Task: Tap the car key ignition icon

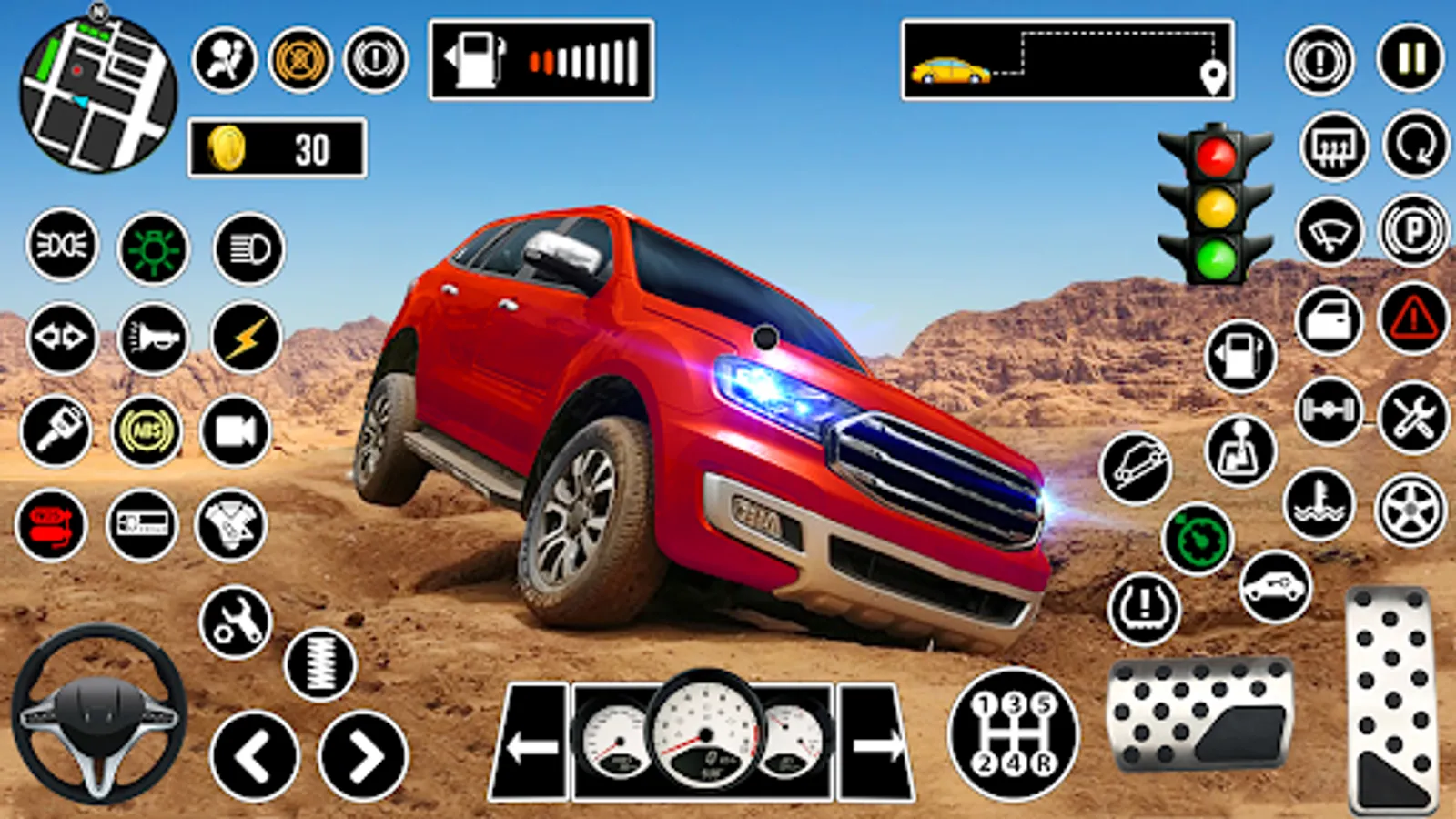Action: point(56,431)
